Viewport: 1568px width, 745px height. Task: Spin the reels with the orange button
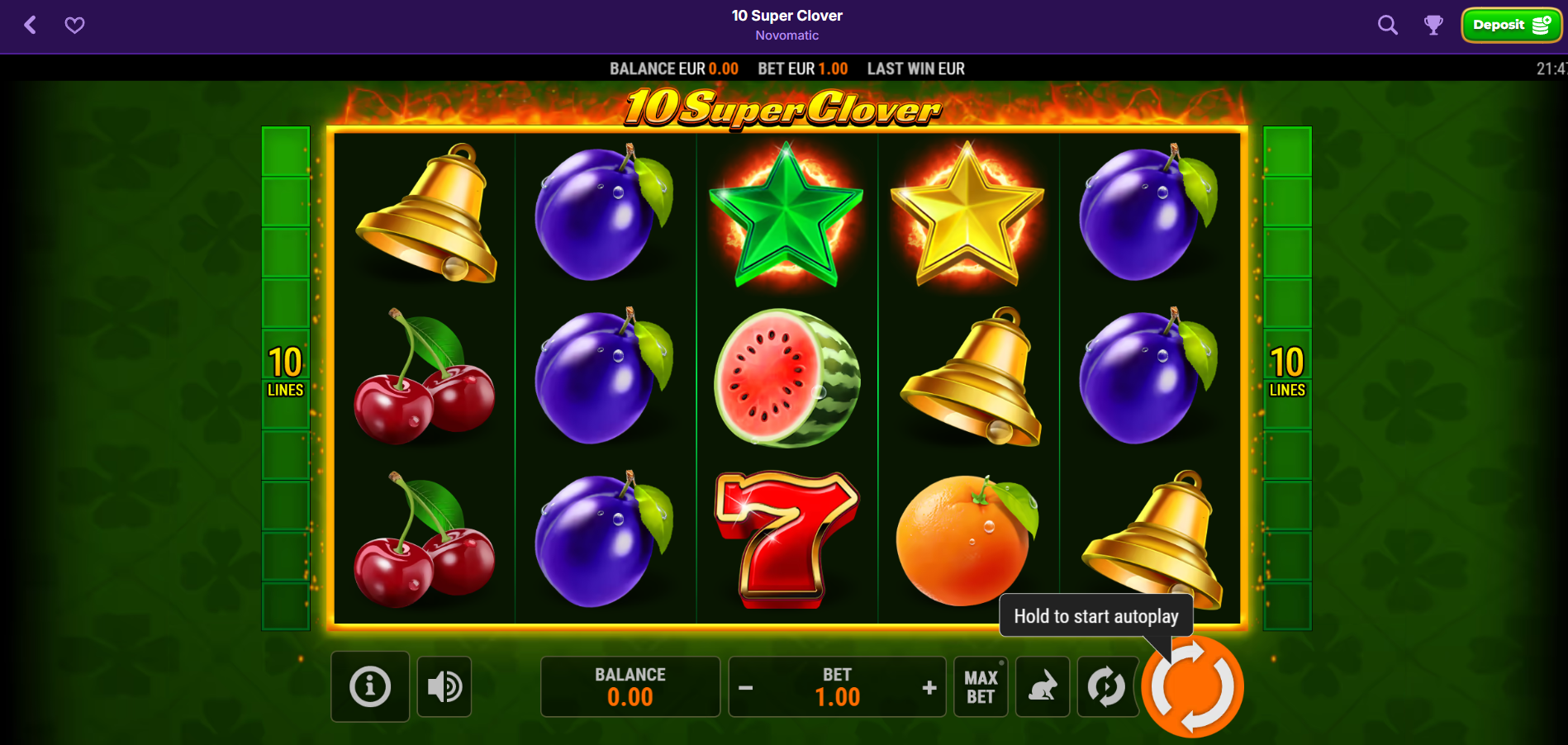pos(1192,686)
